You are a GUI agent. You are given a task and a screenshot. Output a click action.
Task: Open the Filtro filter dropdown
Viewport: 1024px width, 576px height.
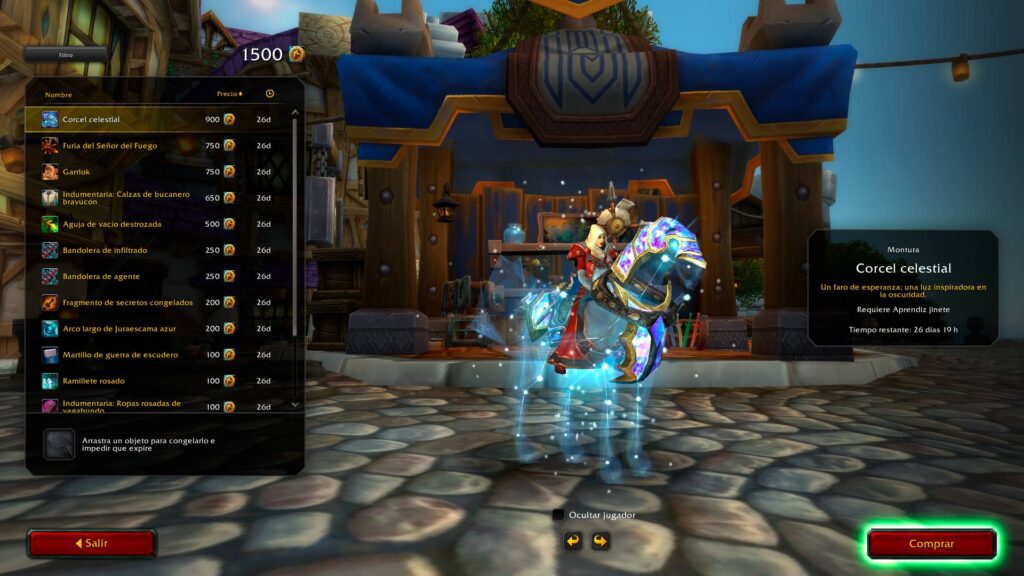pos(66,55)
